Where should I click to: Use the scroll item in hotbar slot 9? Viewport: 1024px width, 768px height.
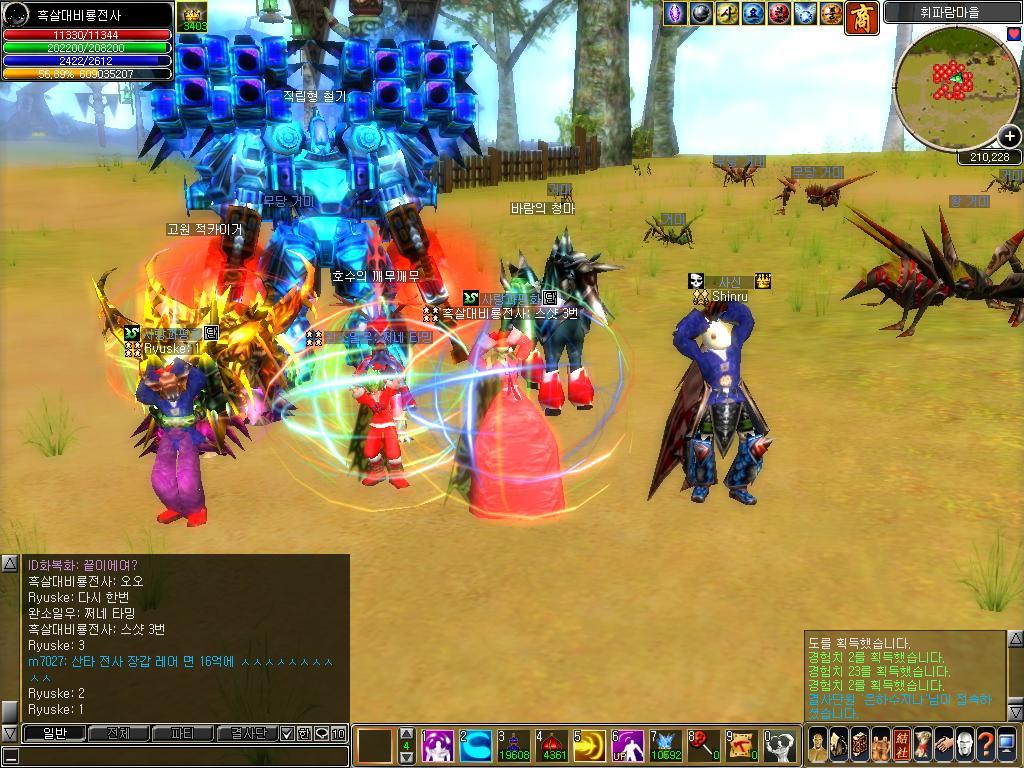click(x=743, y=746)
